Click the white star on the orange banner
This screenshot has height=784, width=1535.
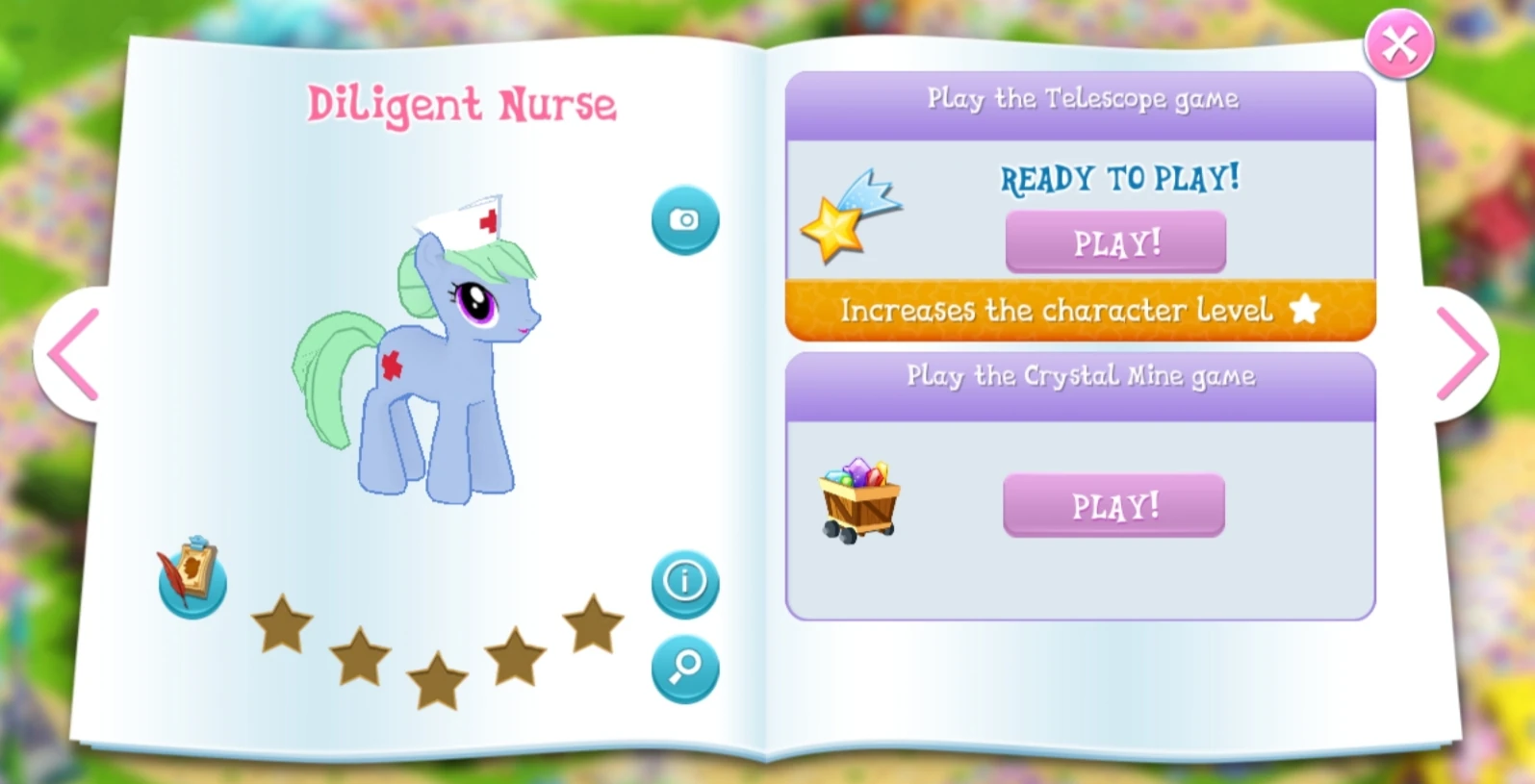(1305, 309)
